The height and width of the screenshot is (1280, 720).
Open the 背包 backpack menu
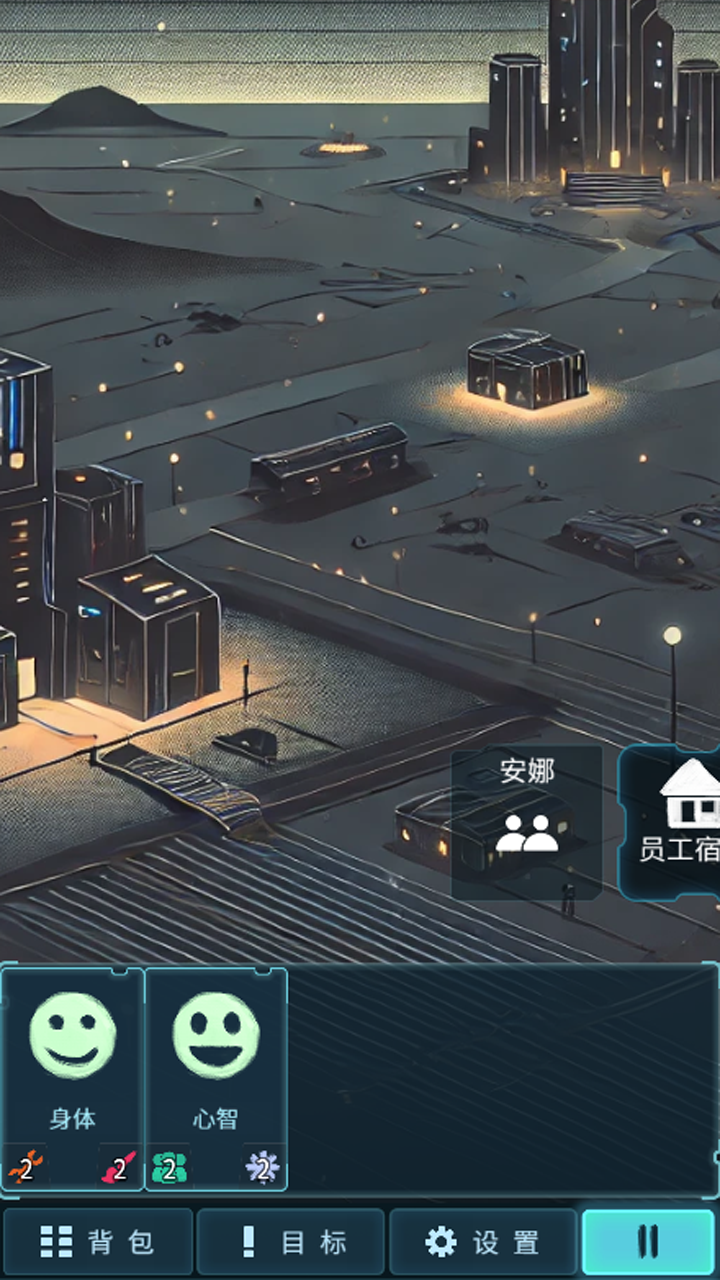pos(97,1242)
